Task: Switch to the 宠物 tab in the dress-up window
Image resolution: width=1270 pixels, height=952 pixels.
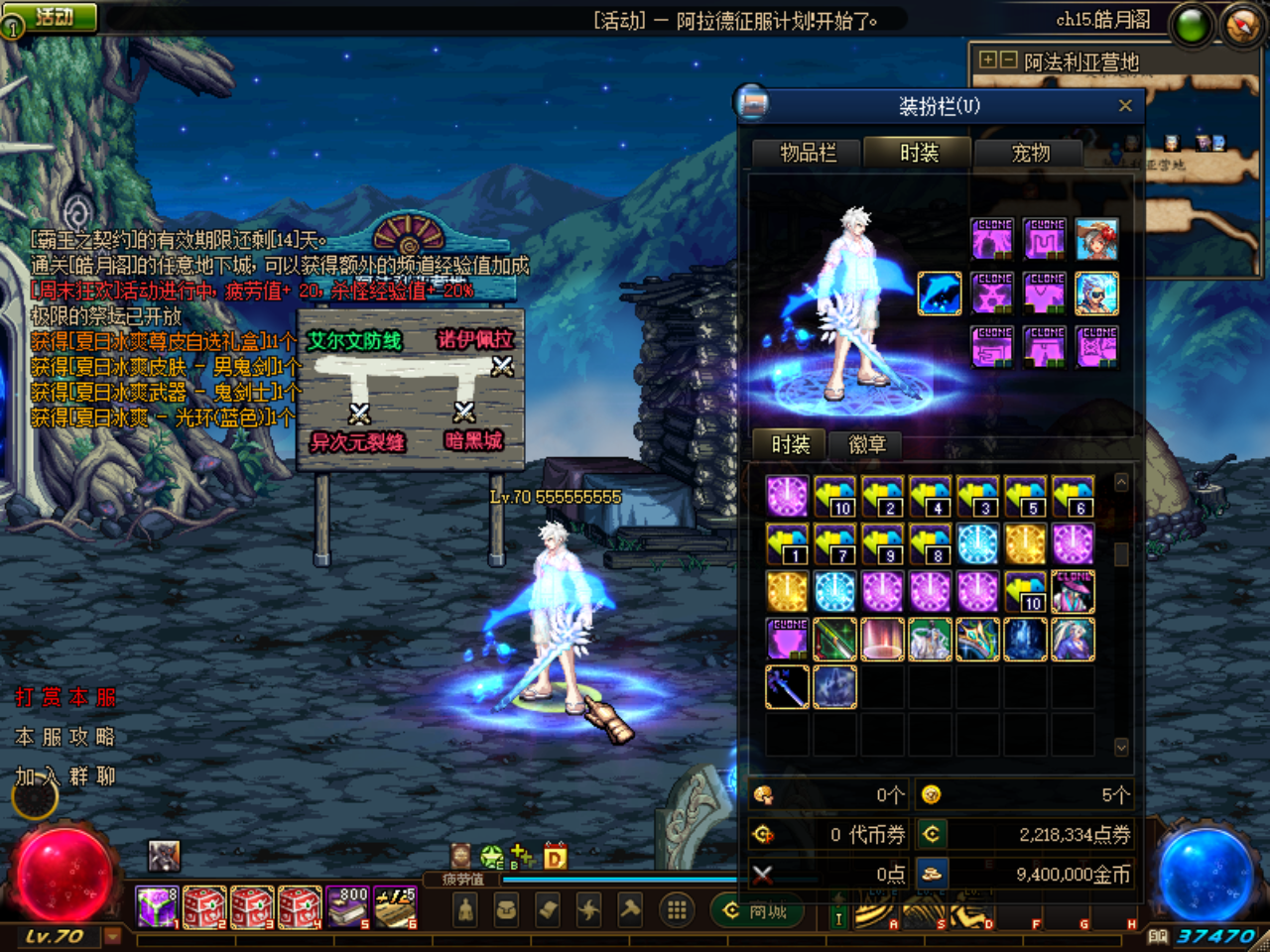Action: 1027,153
